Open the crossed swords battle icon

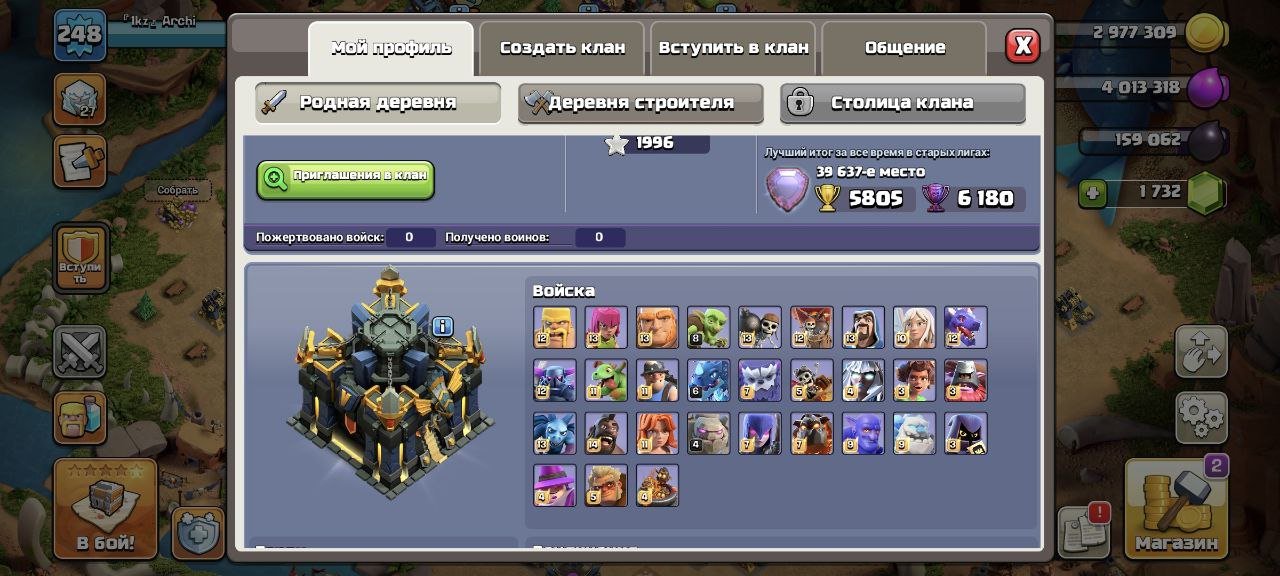click(x=79, y=352)
